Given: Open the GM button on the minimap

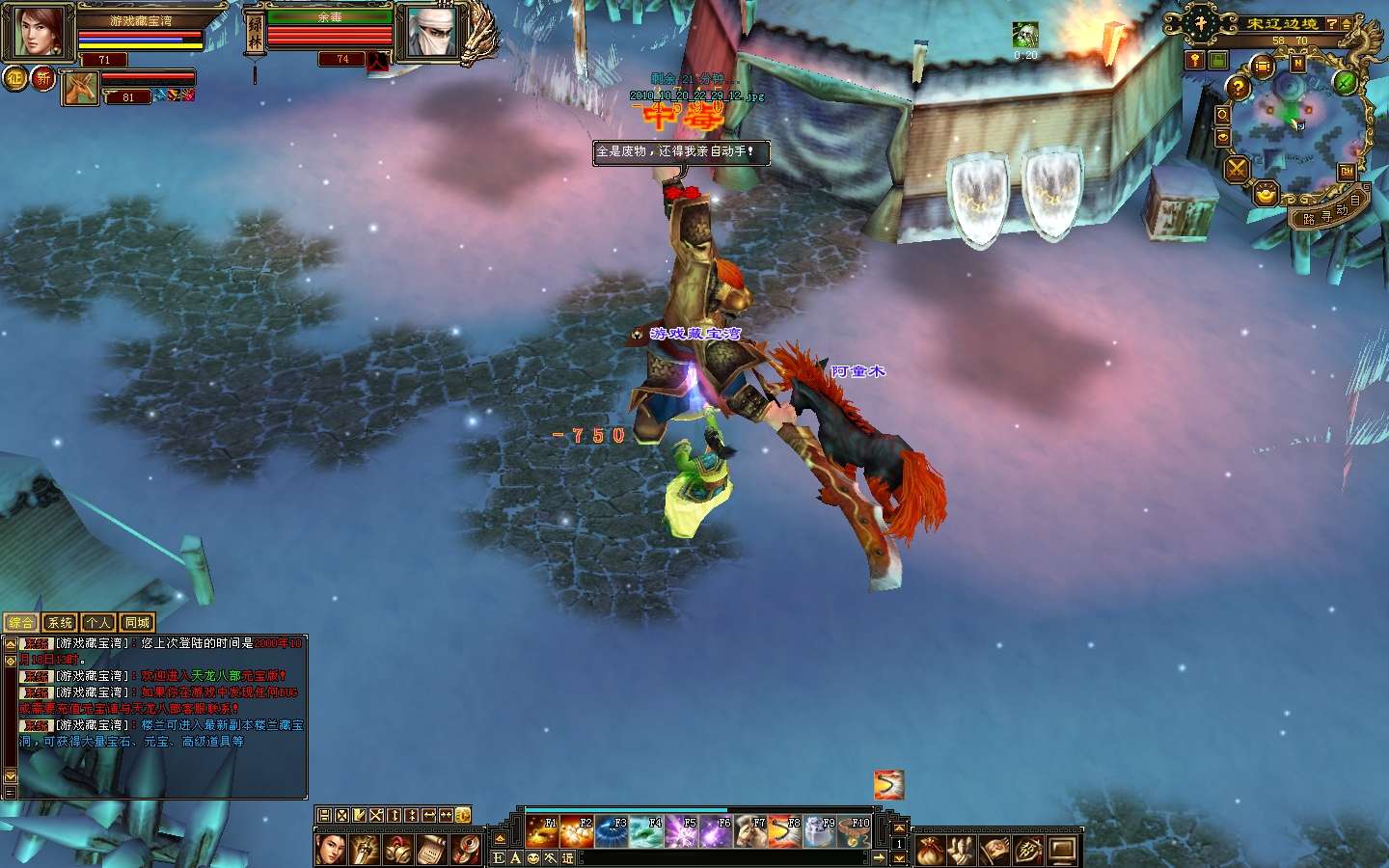Looking at the screenshot, I should click(x=1347, y=172).
